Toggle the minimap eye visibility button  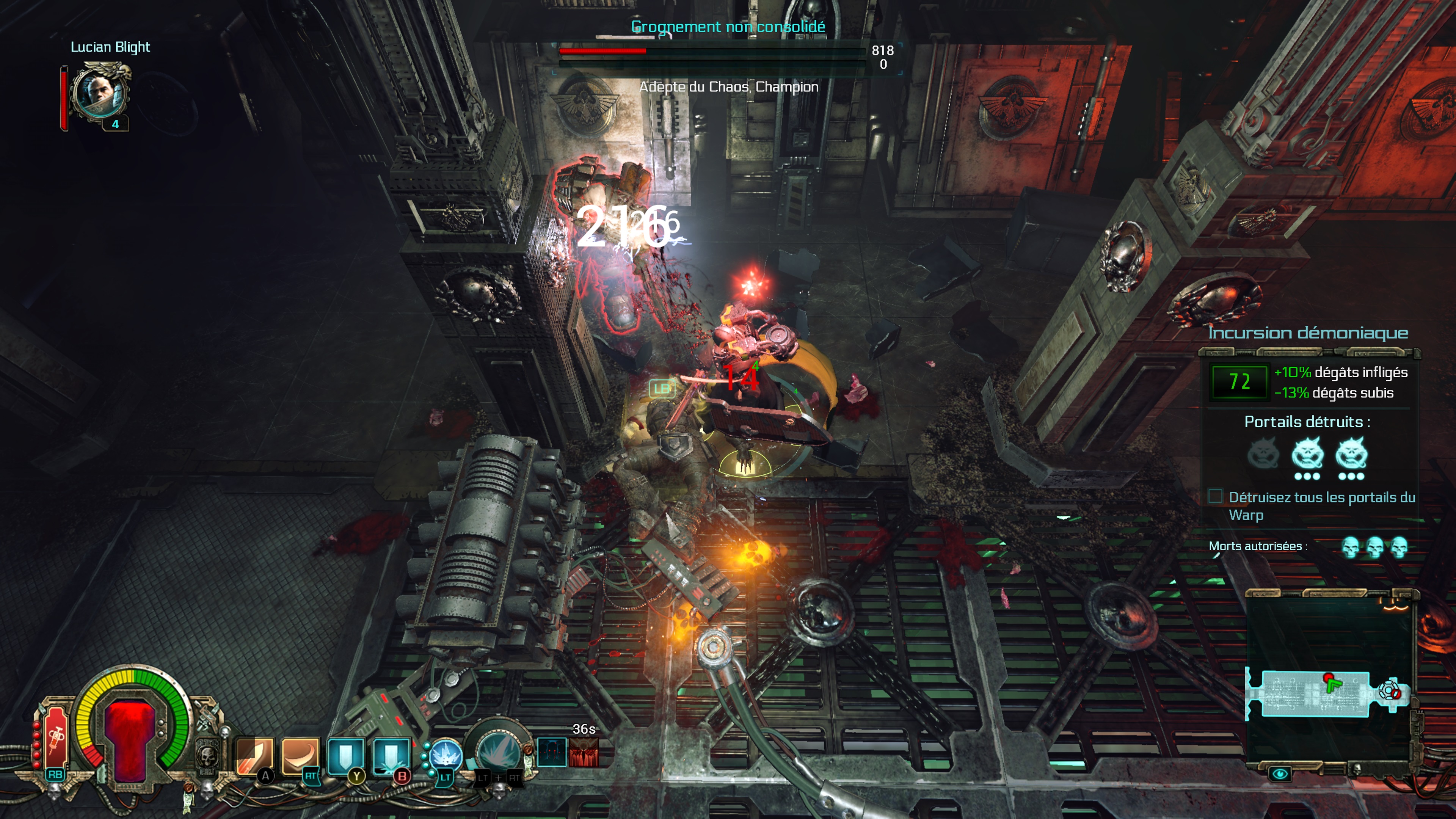click(1280, 774)
